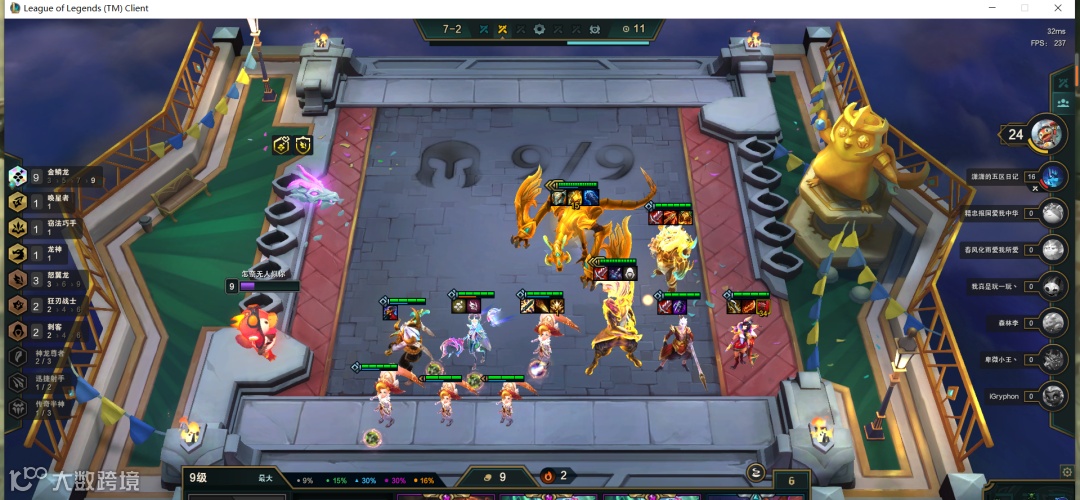Open the 唤星者 trait tooltip
1080x500 pixels.
50,203
